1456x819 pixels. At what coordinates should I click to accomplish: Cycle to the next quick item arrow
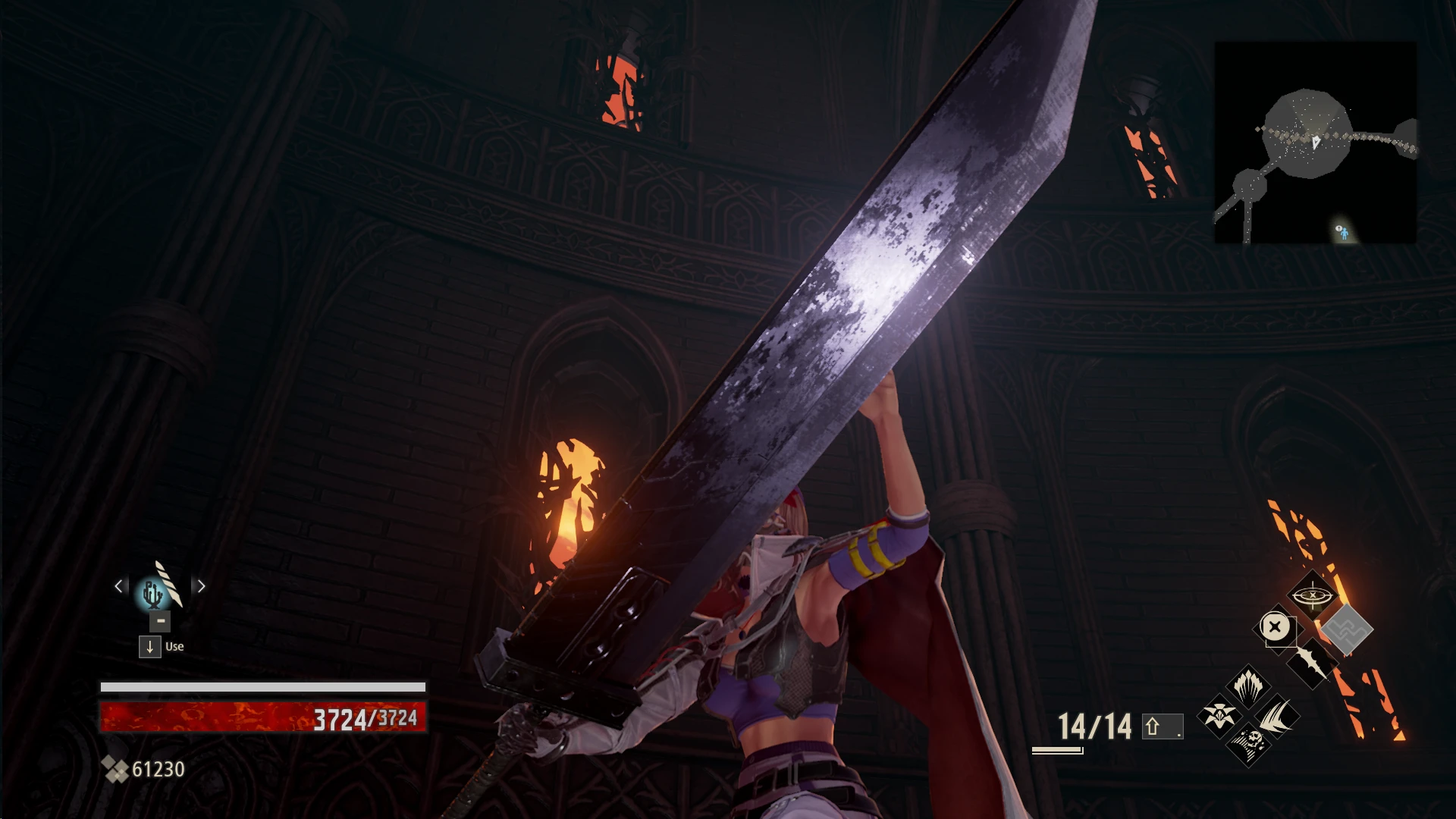coord(201,586)
